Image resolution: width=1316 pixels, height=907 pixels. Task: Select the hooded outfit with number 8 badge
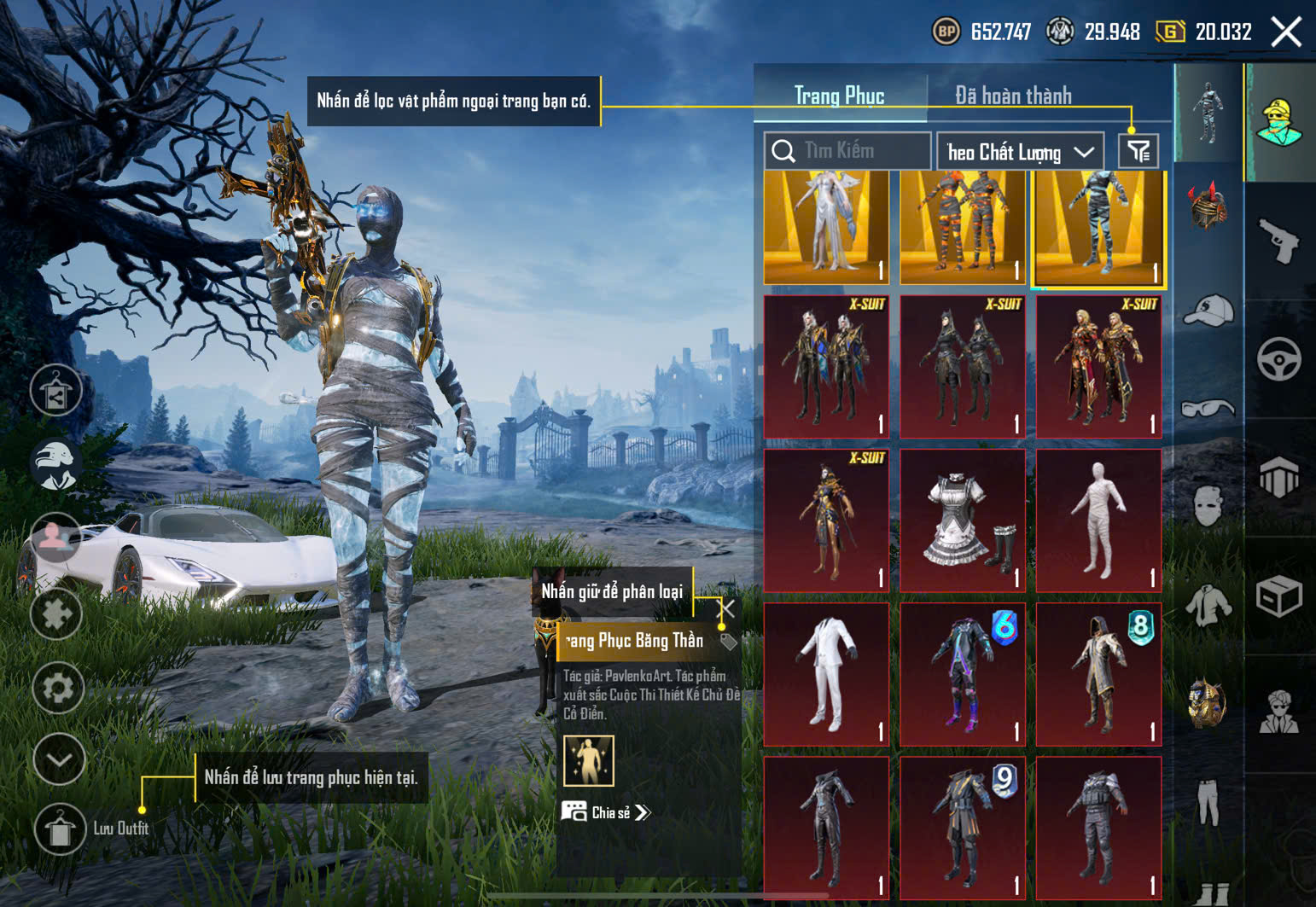point(1098,674)
